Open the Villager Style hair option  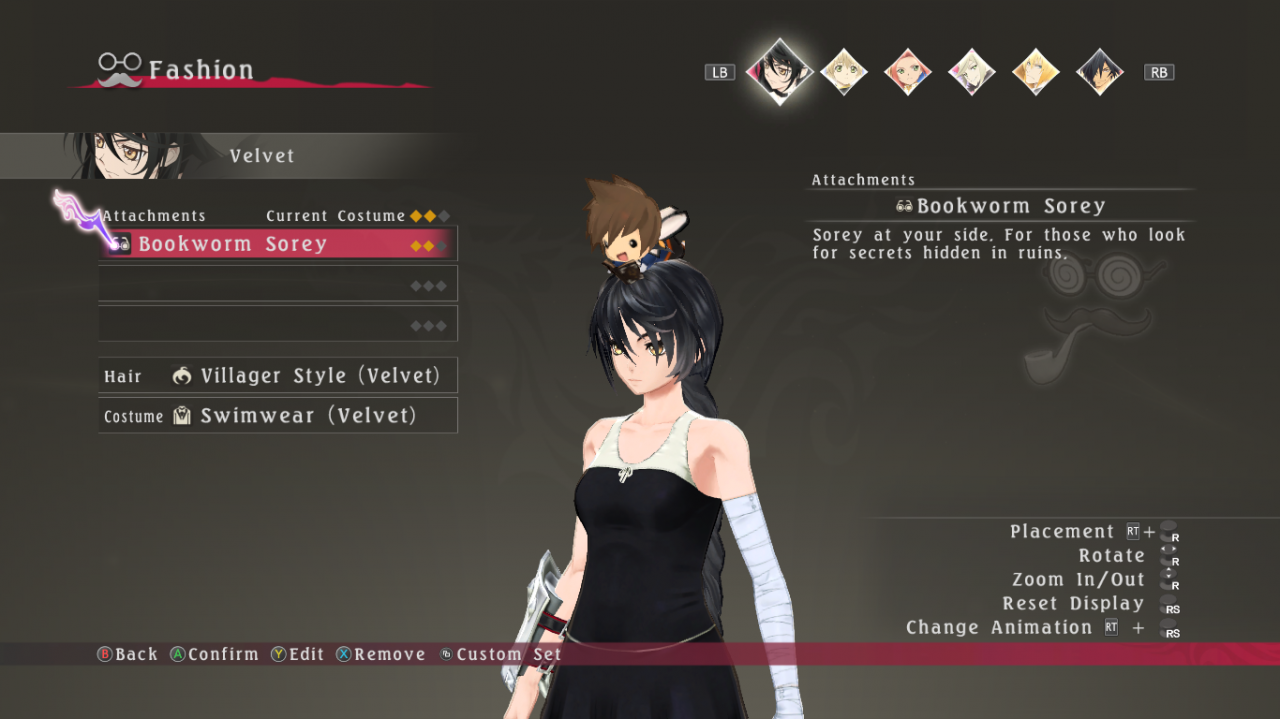(278, 376)
